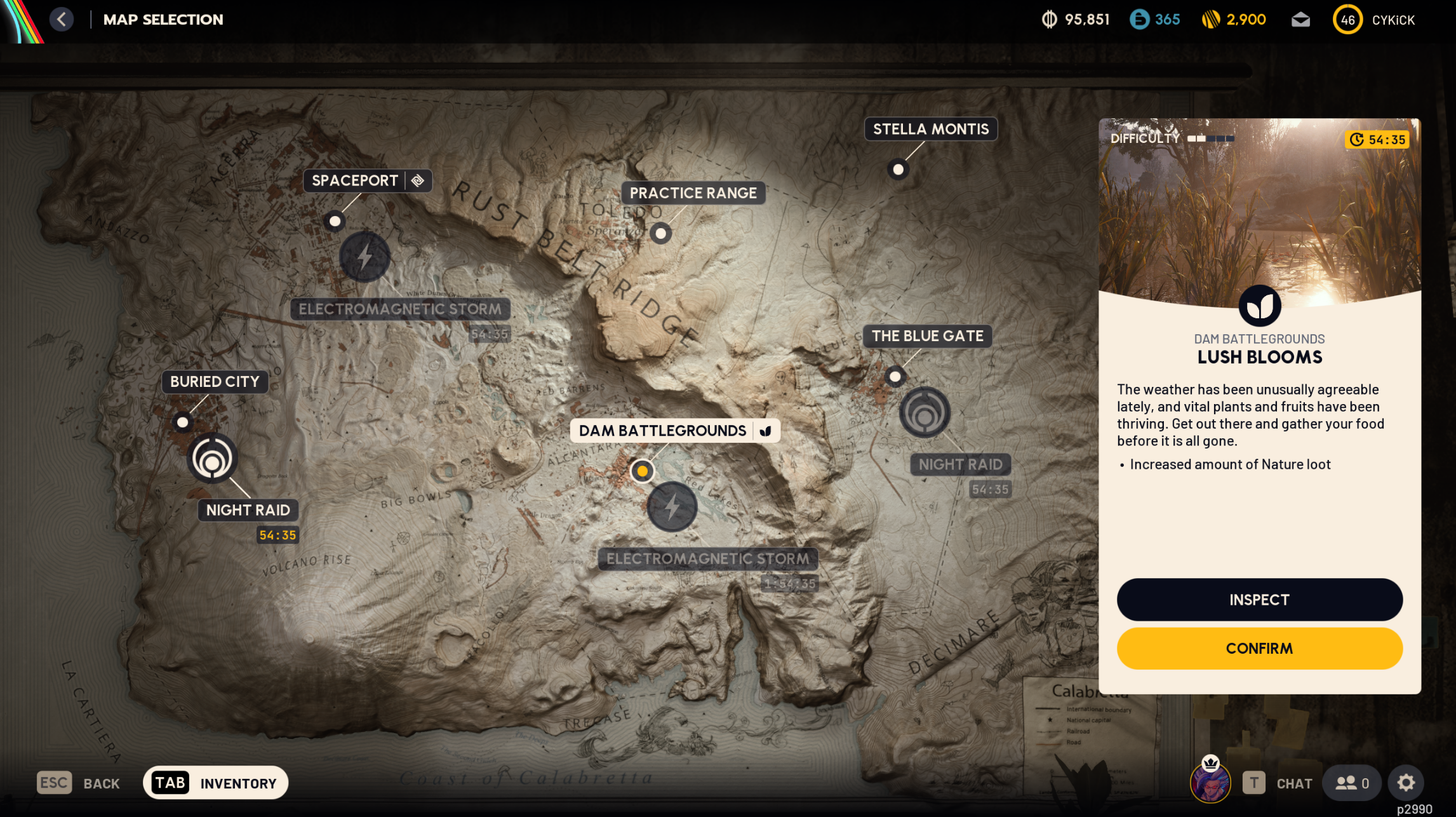
Task: Click the lightning storm icon near Dam Battlegrounds
Action: click(x=674, y=506)
